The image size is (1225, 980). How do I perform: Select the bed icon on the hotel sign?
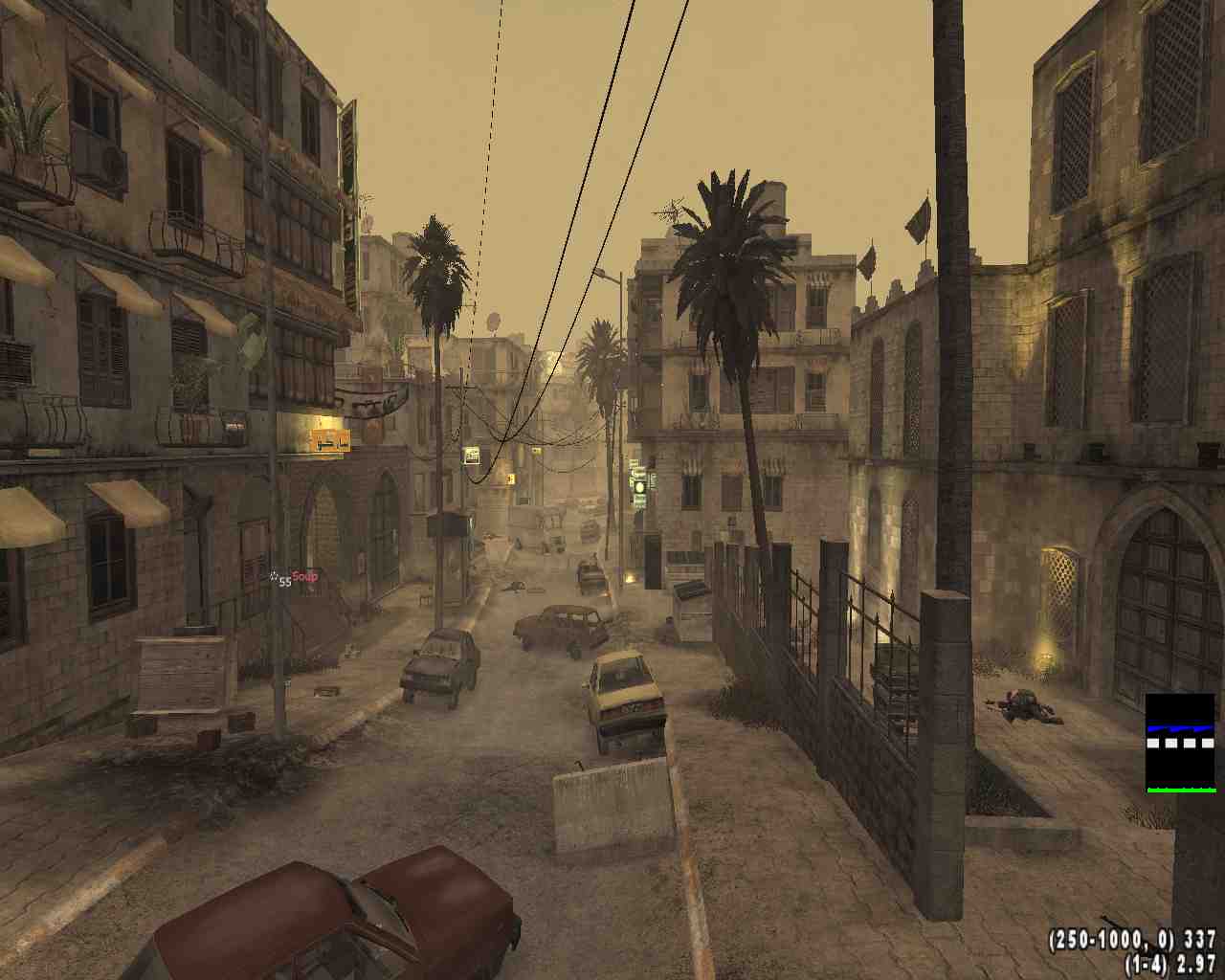[x=325, y=441]
